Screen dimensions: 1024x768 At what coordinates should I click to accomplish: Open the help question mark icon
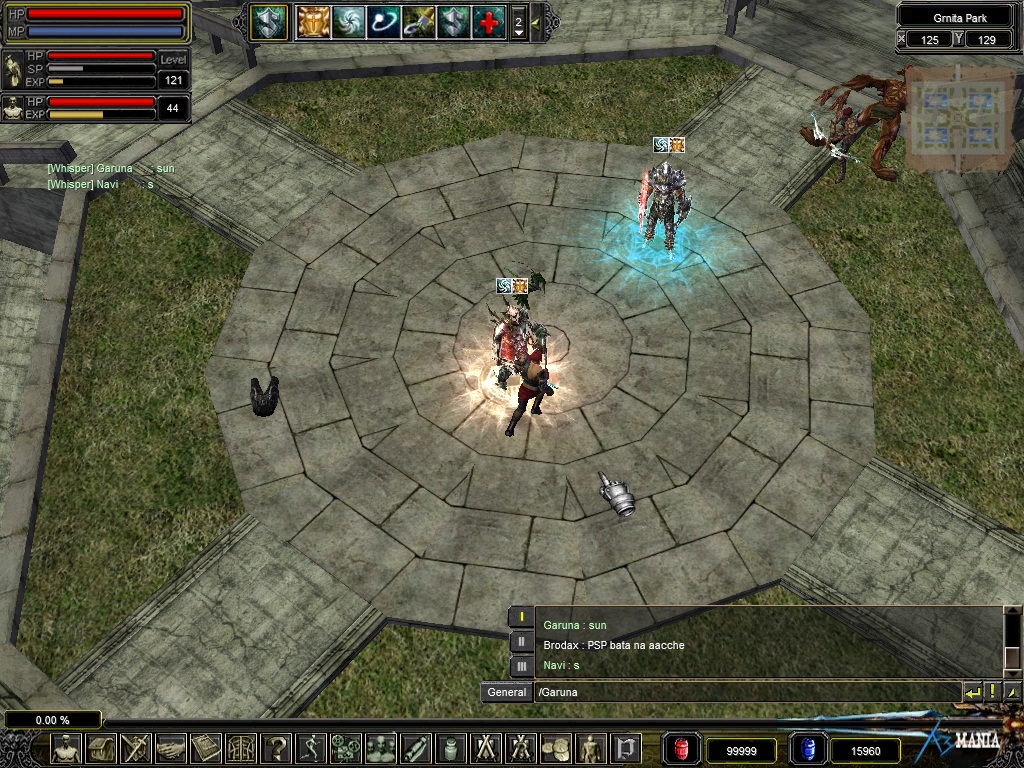point(277,748)
